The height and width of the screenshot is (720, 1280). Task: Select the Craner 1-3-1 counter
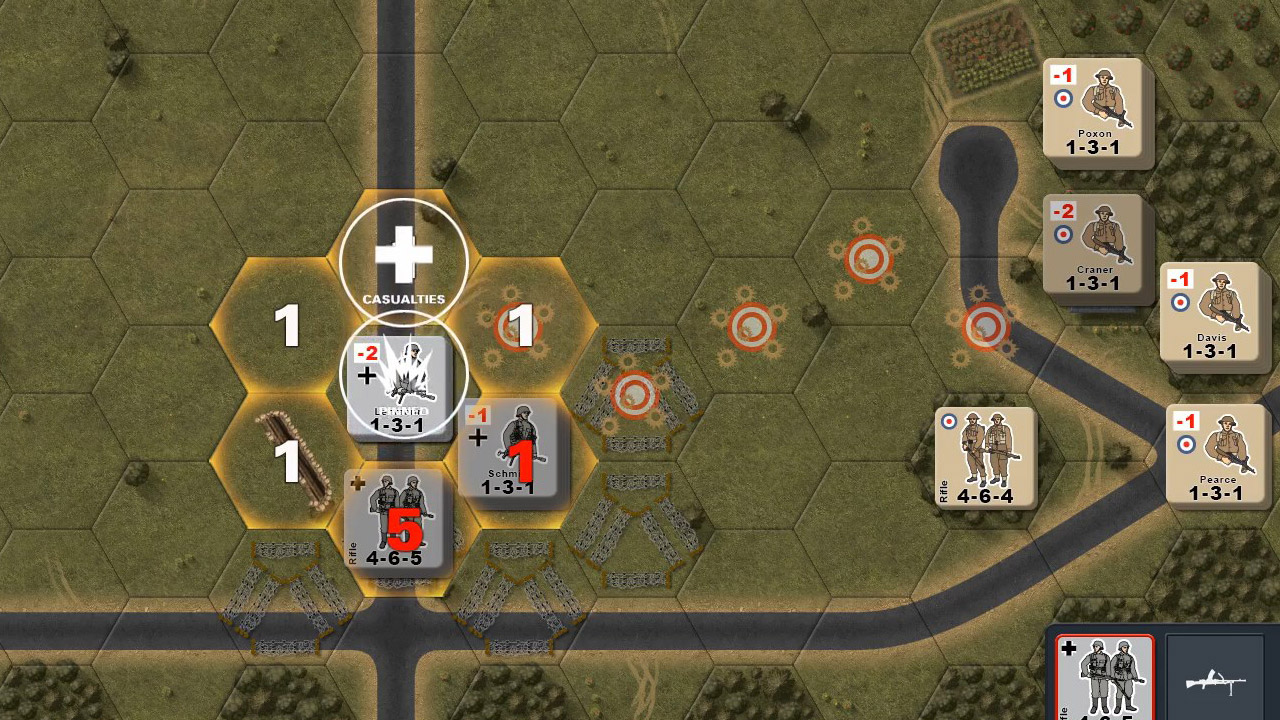1094,248
